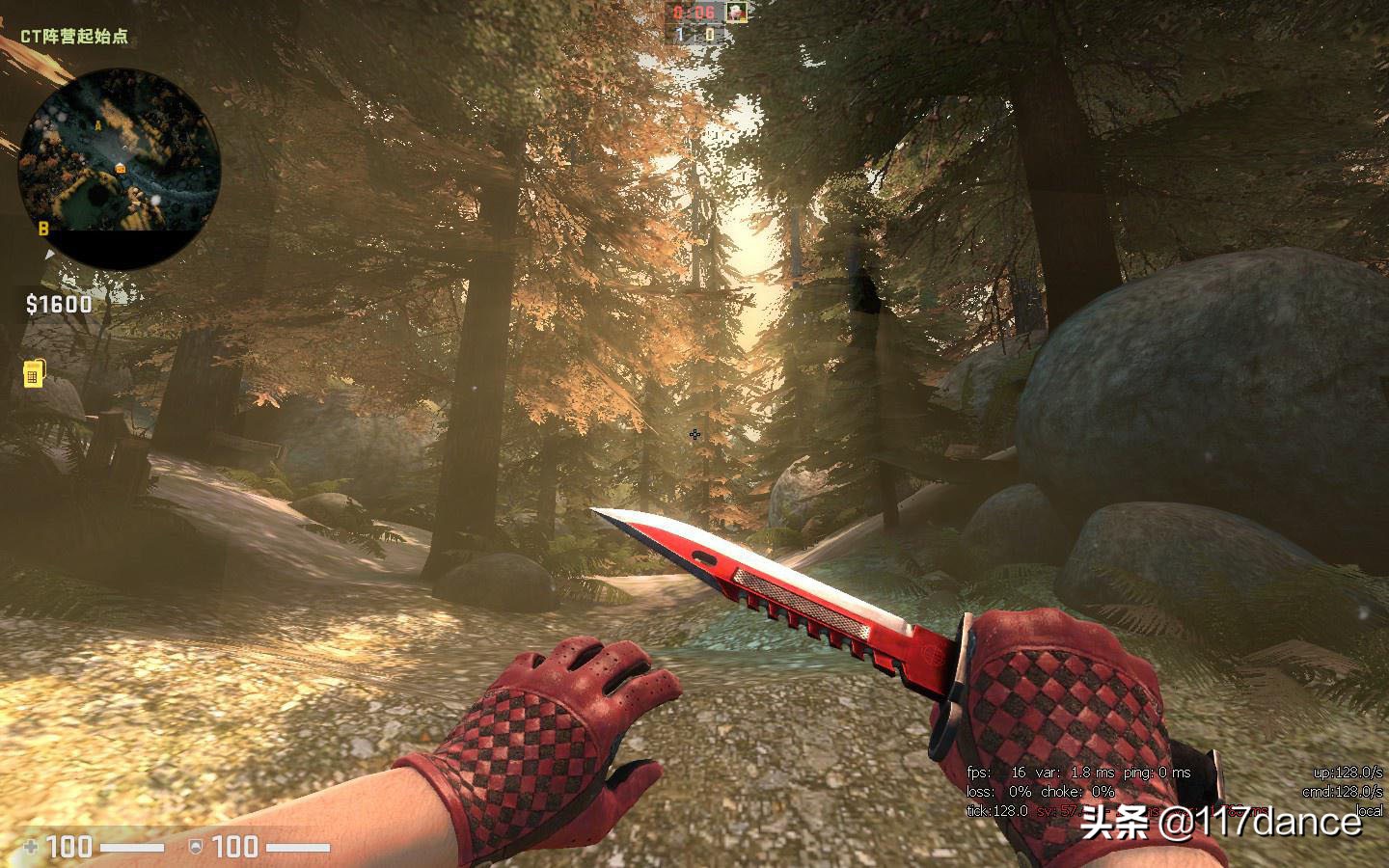Select the health cross icon
The height and width of the screenshot is (868, 1389).
click(31, 847)
